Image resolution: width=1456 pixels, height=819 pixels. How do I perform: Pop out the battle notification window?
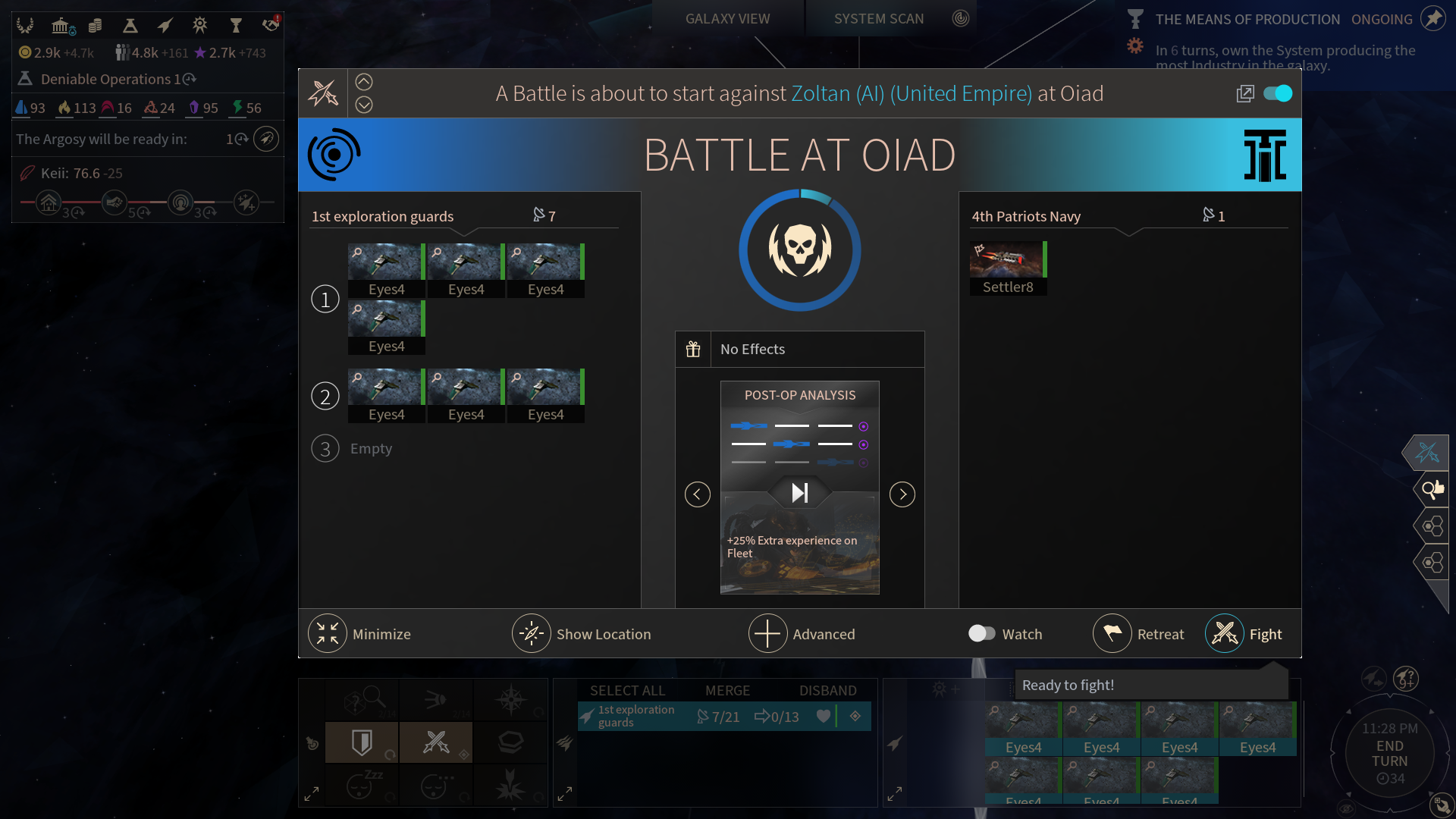coord(1245,93)
